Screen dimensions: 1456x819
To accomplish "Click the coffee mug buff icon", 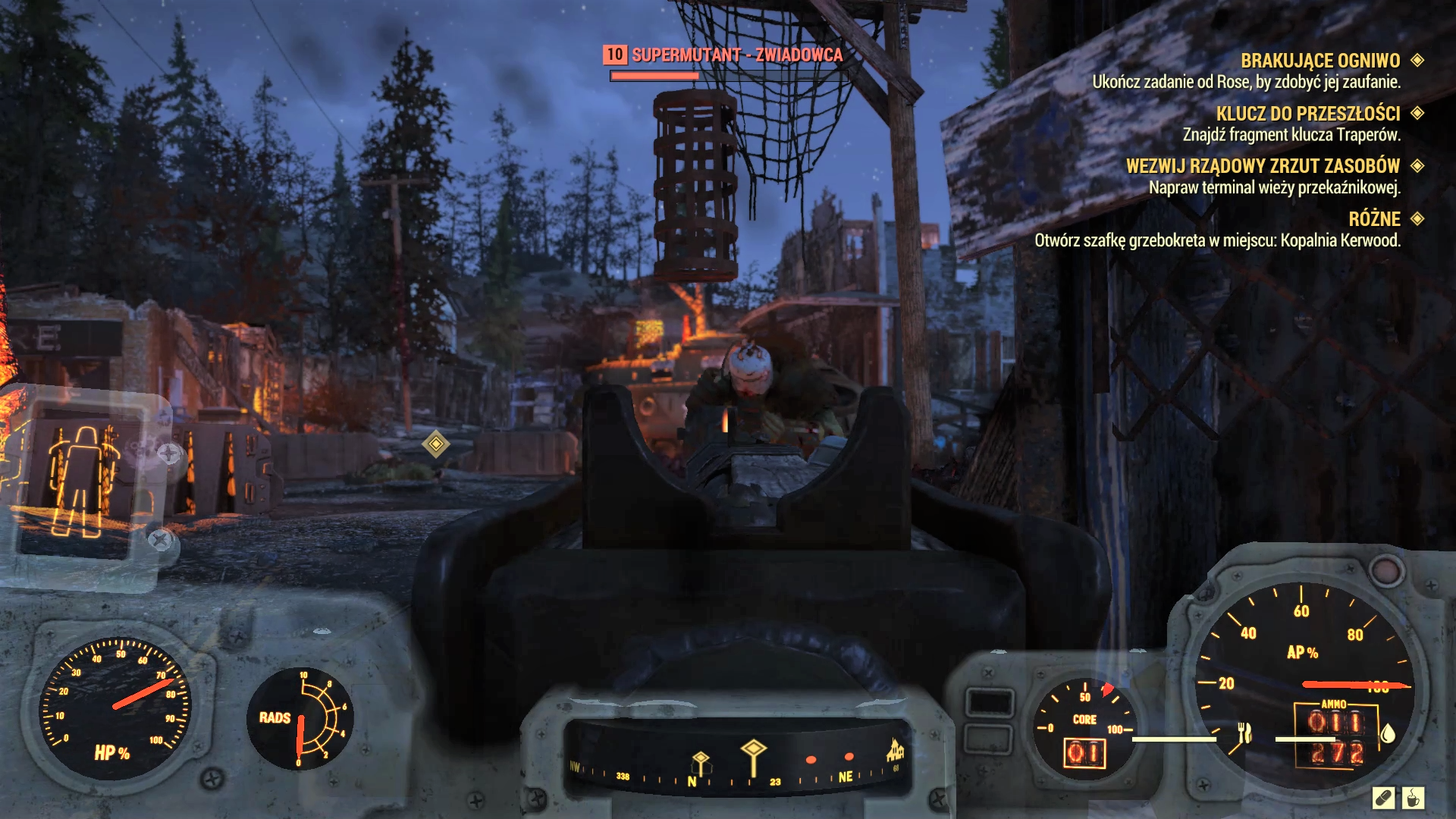I will (x=1413, y=799).
